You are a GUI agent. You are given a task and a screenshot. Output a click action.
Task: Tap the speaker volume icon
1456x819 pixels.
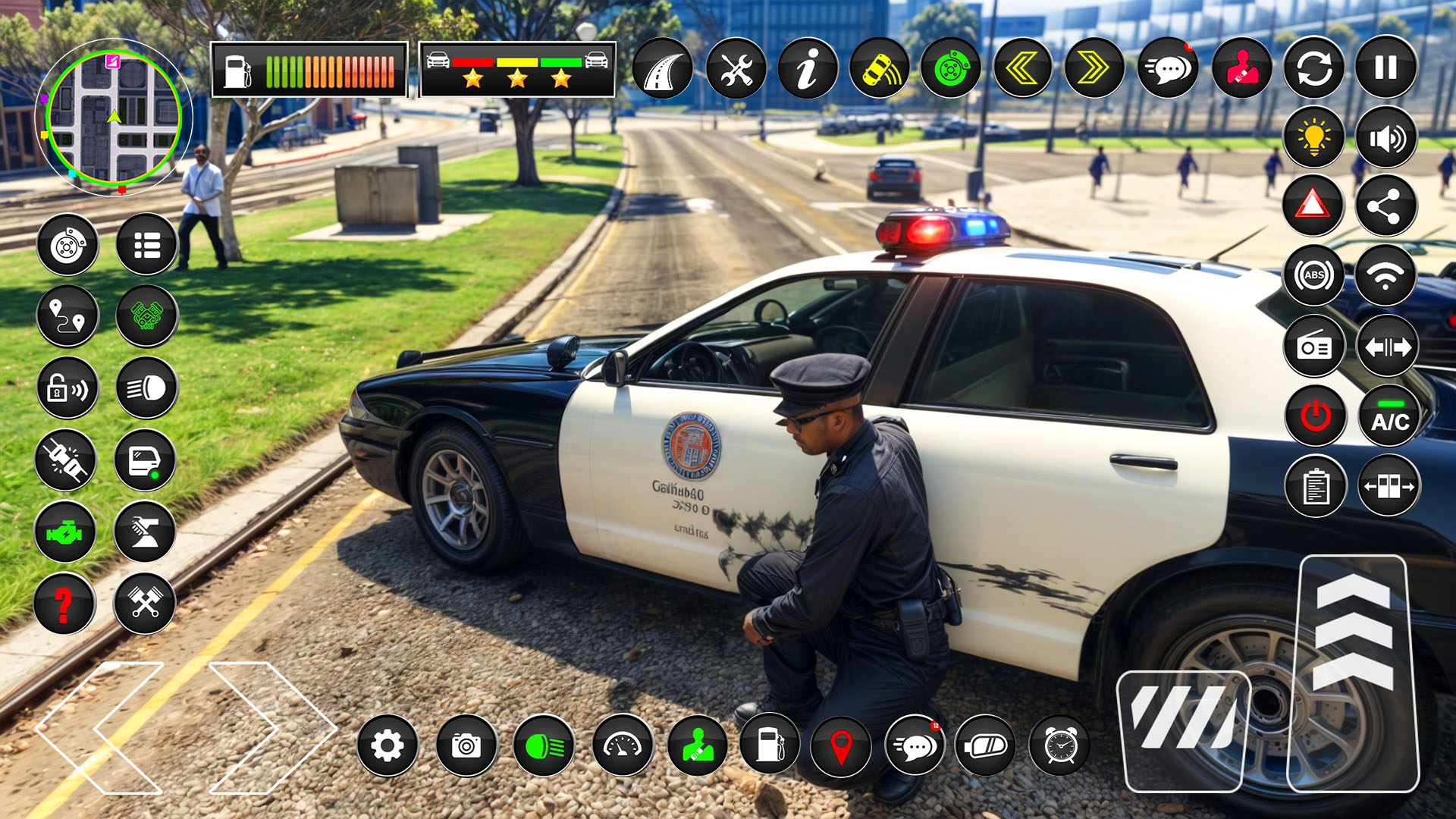click(1386, 137)
